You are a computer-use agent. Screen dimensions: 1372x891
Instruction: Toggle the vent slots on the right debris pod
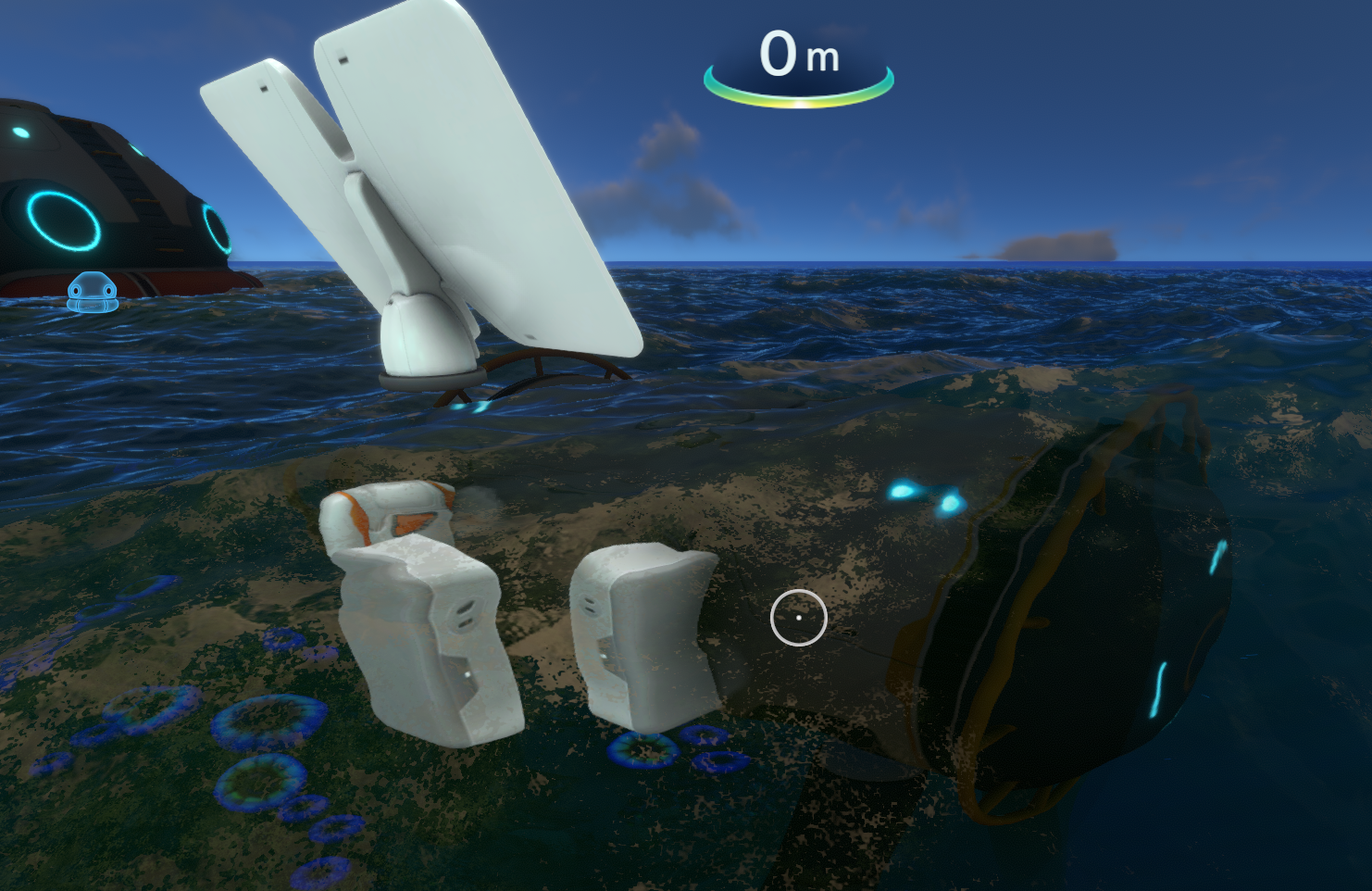pos(590,607)
